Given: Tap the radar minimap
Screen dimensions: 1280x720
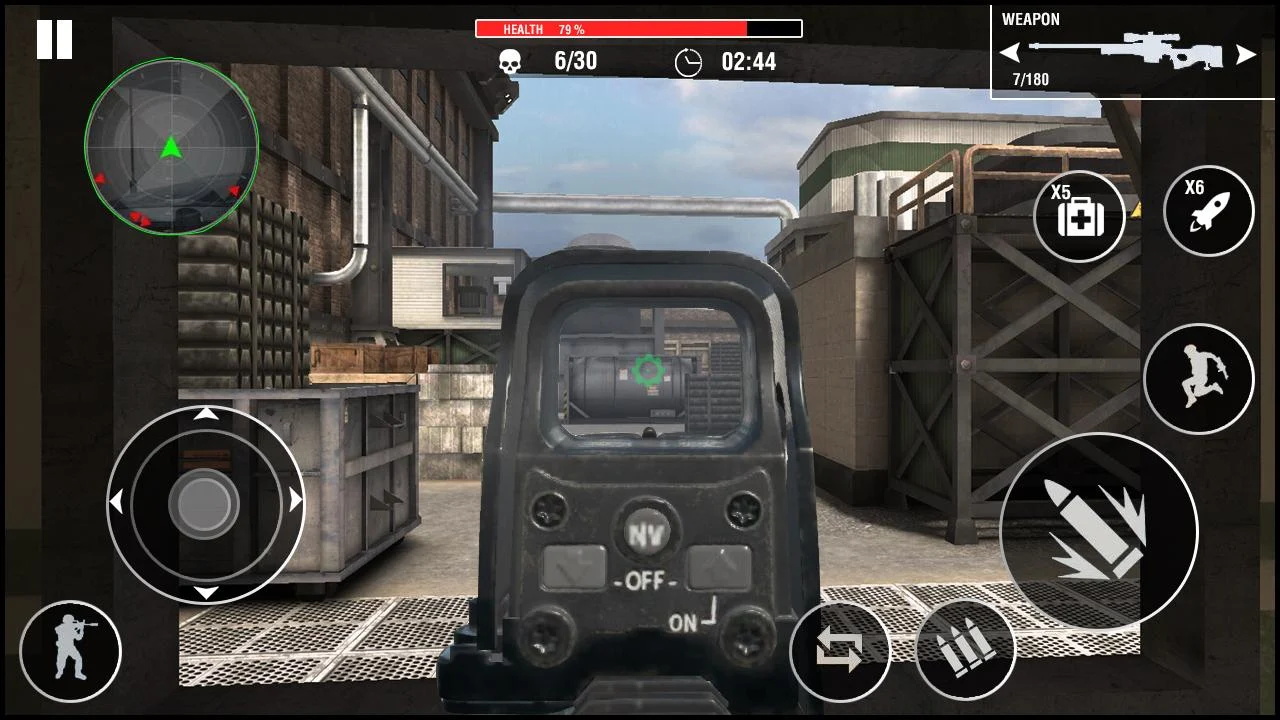Looking at the screenshot, I should click(171, 146).
